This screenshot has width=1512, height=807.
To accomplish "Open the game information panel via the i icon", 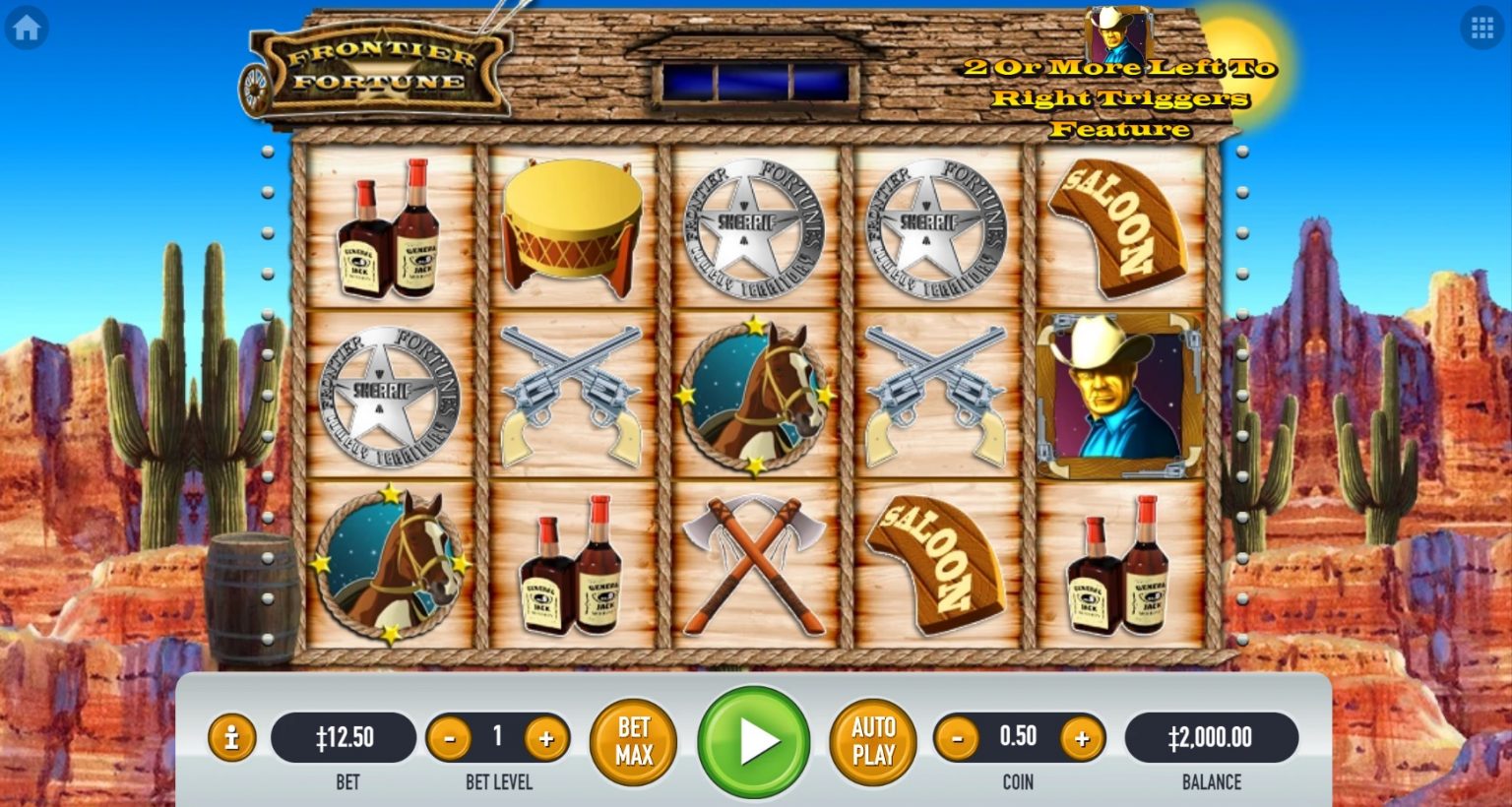I will pyautogui.click(x=232, y=736).
